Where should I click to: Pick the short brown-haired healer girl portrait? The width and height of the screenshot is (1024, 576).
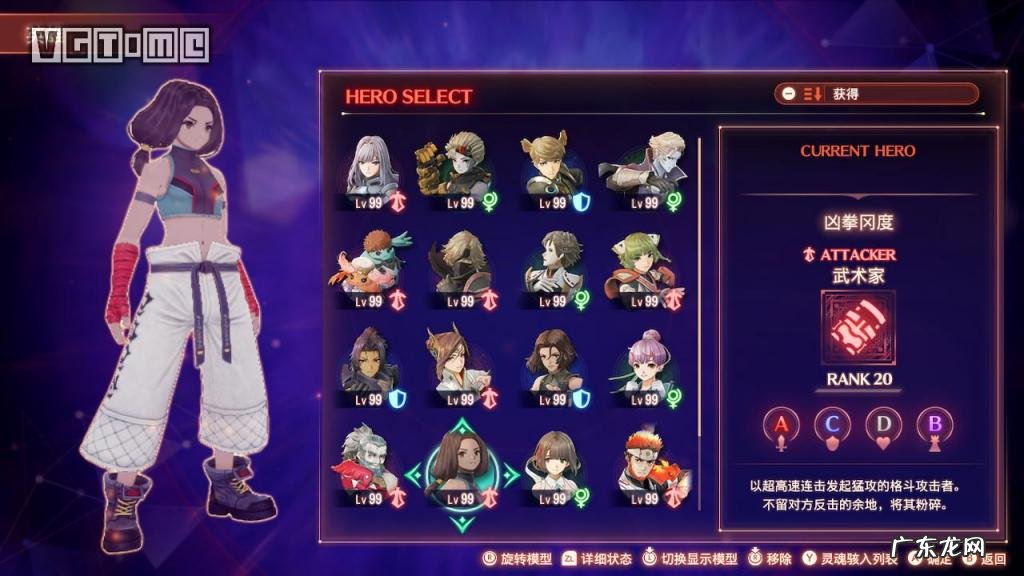coord(552,461)
